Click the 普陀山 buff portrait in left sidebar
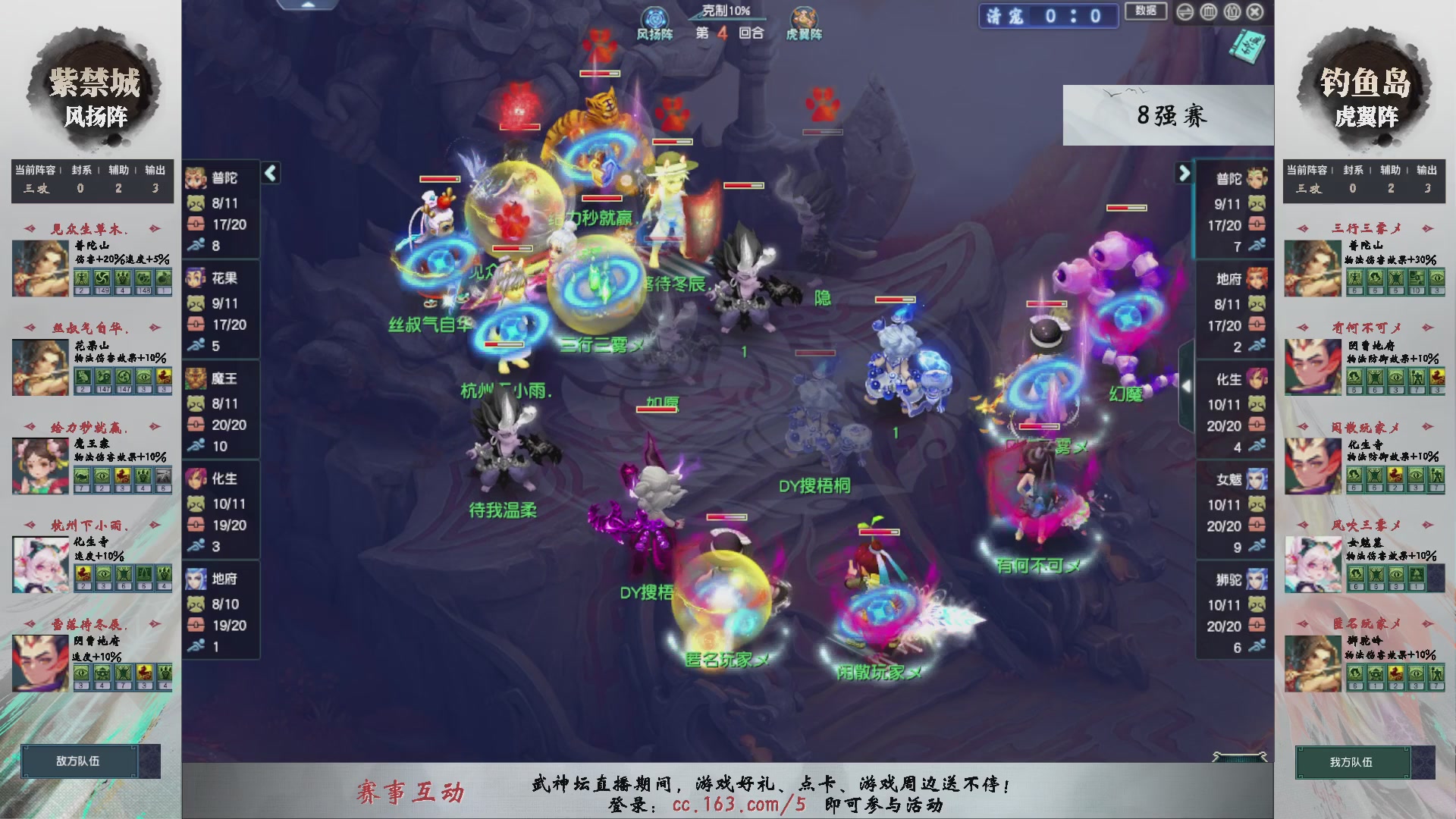 click(x=39, y=266)
